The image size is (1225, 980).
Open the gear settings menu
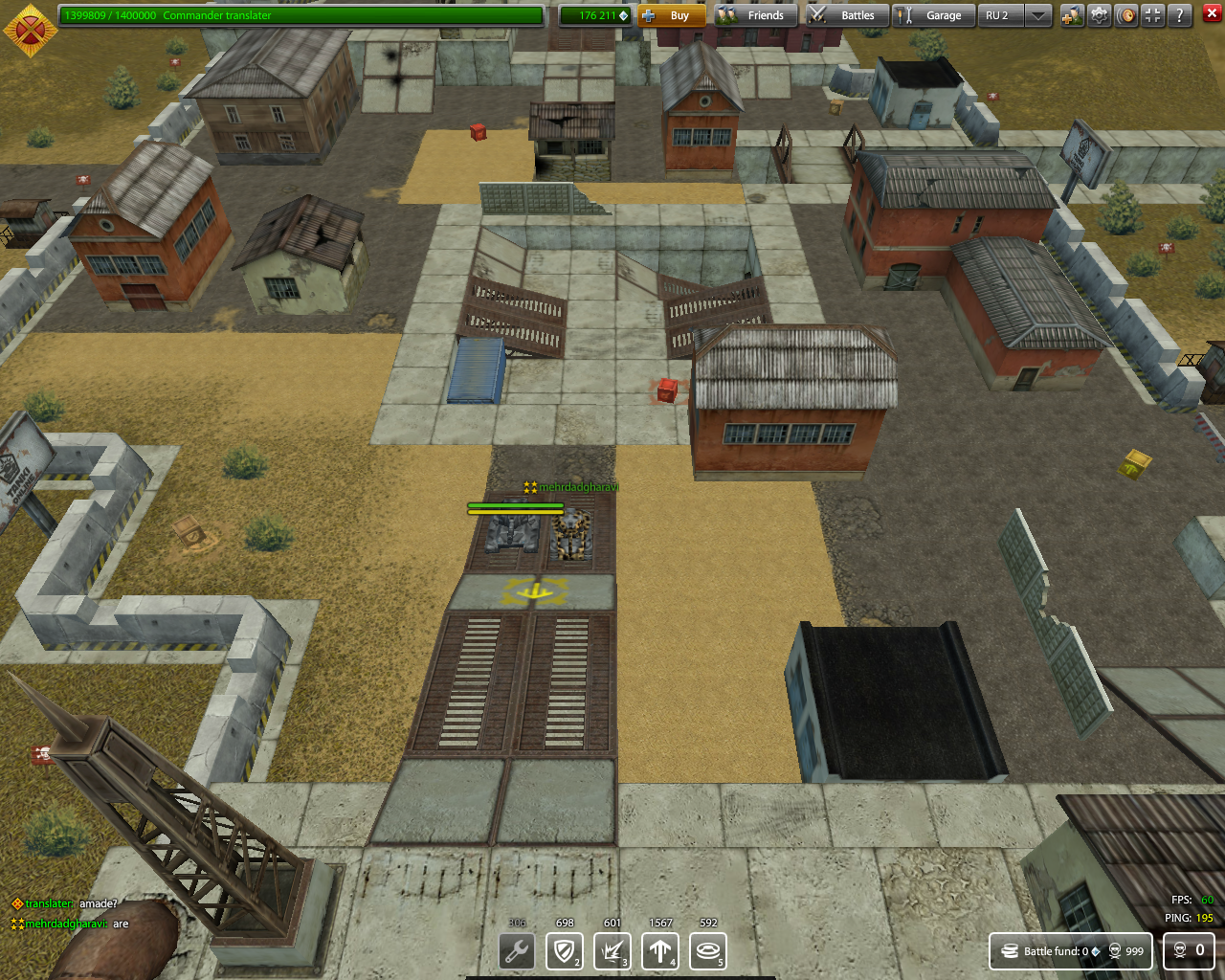click(x=1100, y=15)
